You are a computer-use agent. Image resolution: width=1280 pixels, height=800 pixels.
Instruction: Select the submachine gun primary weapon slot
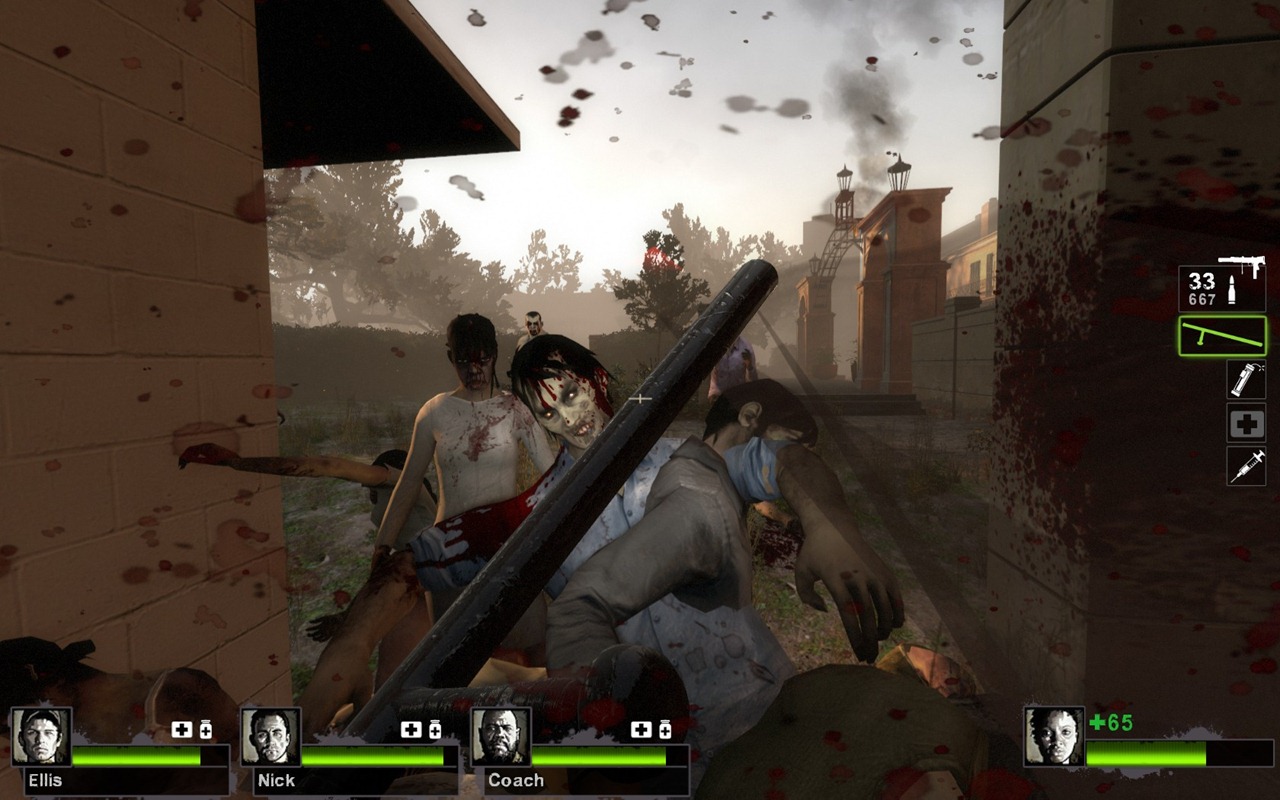(1222, 285)
